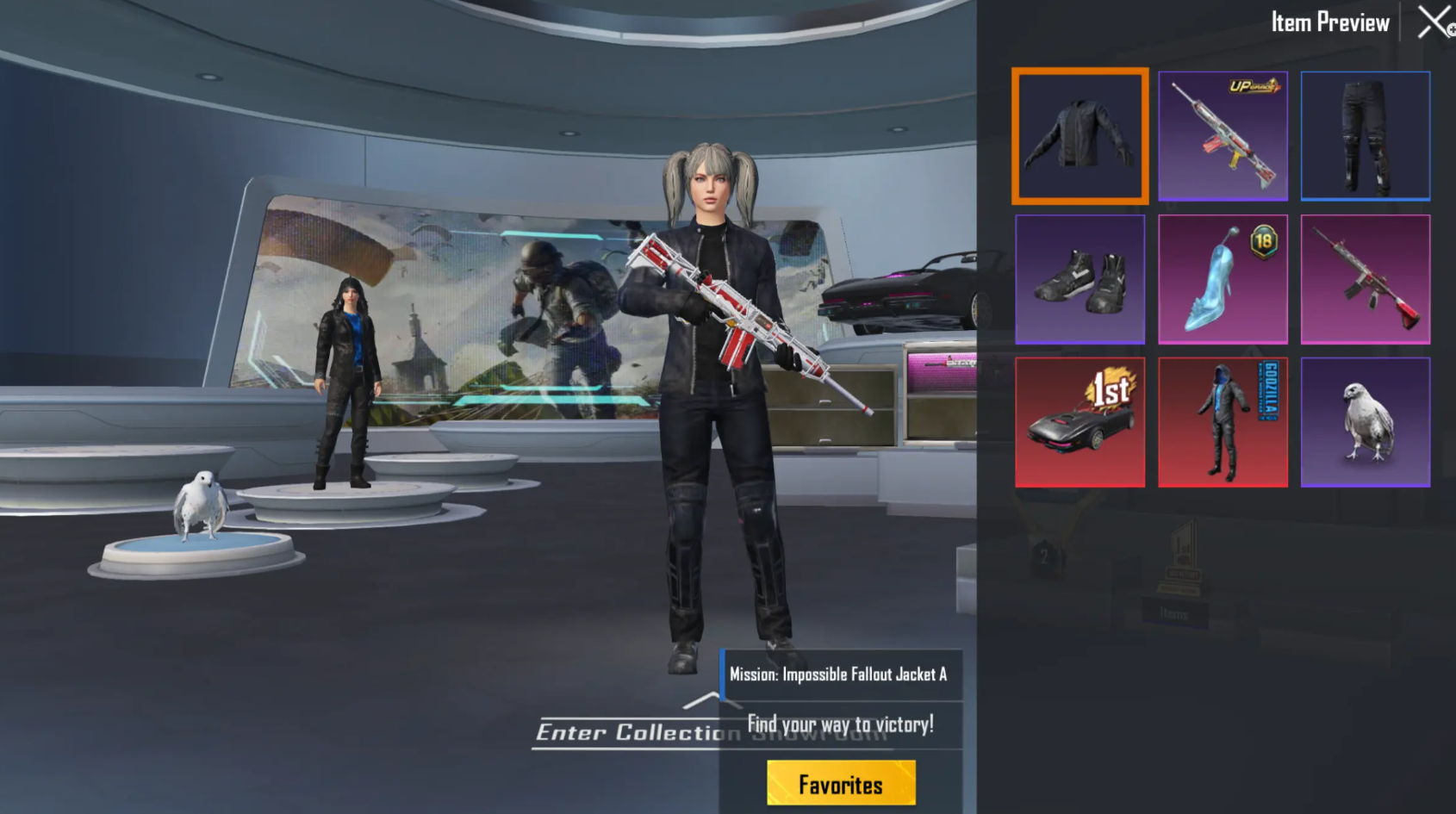Image resolution: width=1456 pixels, height=814 pixels.
Task: Preview the upgraded rifle skin
Action: (1223, 135)
